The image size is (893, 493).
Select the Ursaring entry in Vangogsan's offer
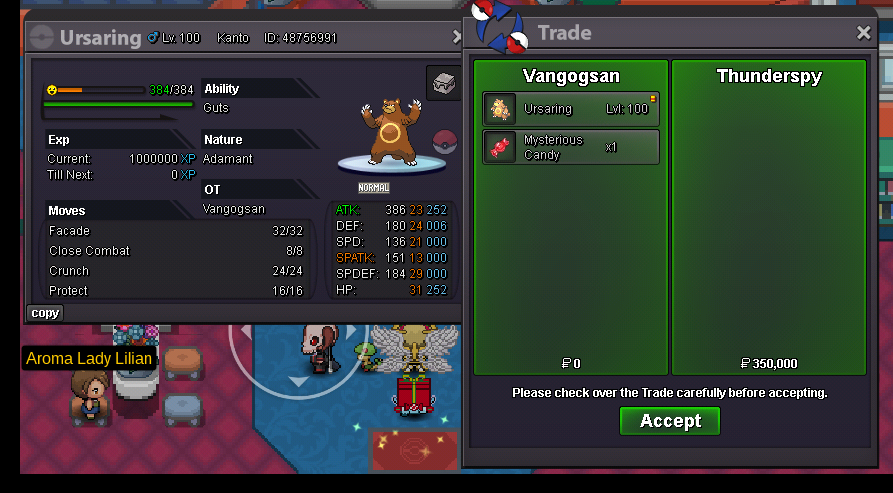click(x=571, y=109)
